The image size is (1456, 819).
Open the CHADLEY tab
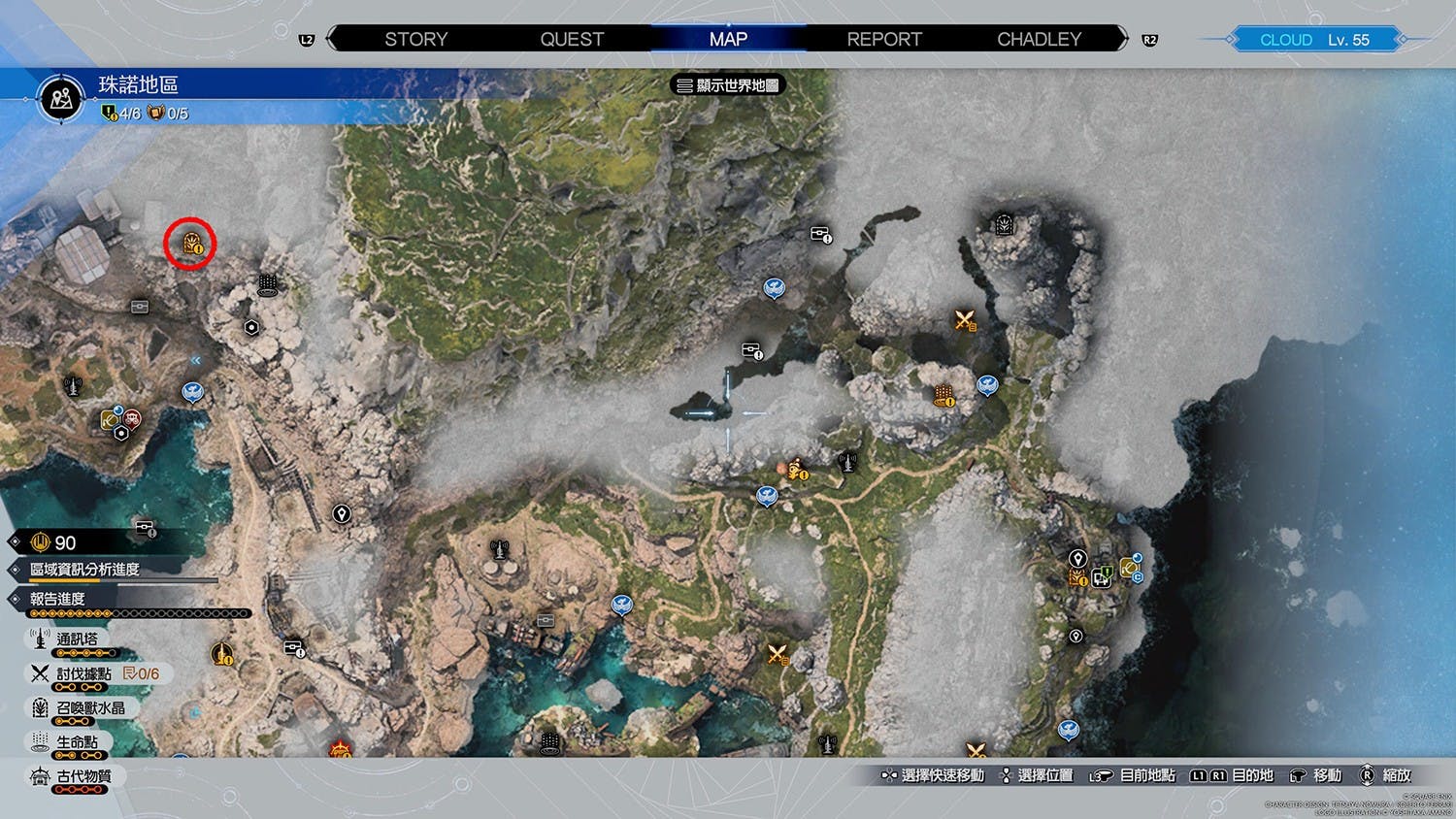(x=1039, y=40)
